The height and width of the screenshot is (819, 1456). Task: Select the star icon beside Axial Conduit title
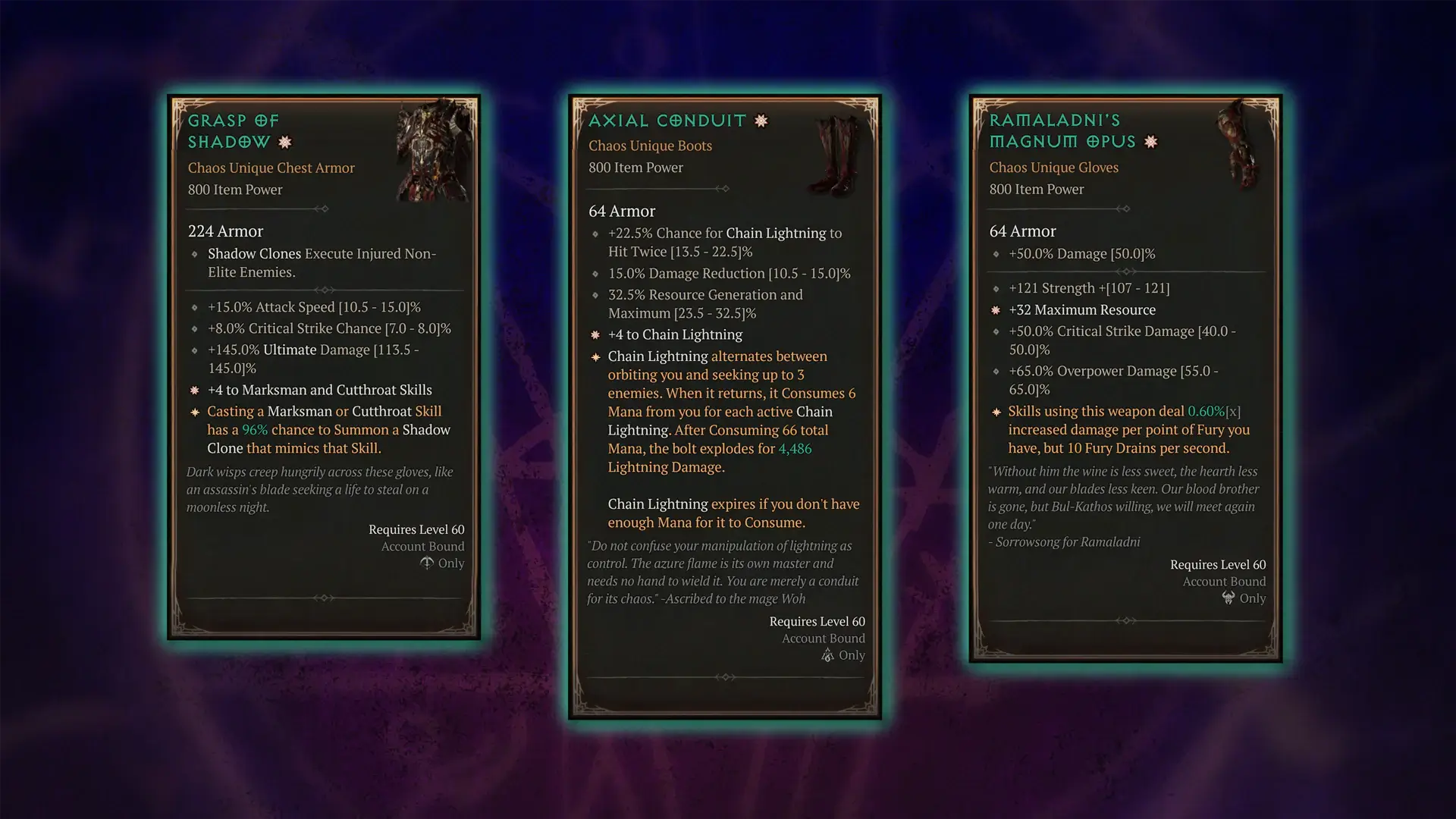pyautogui.click(x=761, y=120)
